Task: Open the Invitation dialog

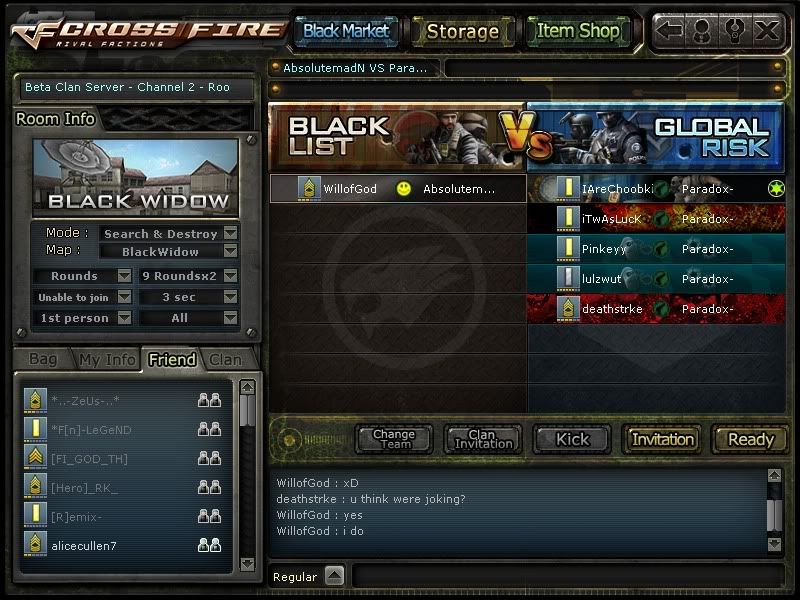Action: click(662, 439)
